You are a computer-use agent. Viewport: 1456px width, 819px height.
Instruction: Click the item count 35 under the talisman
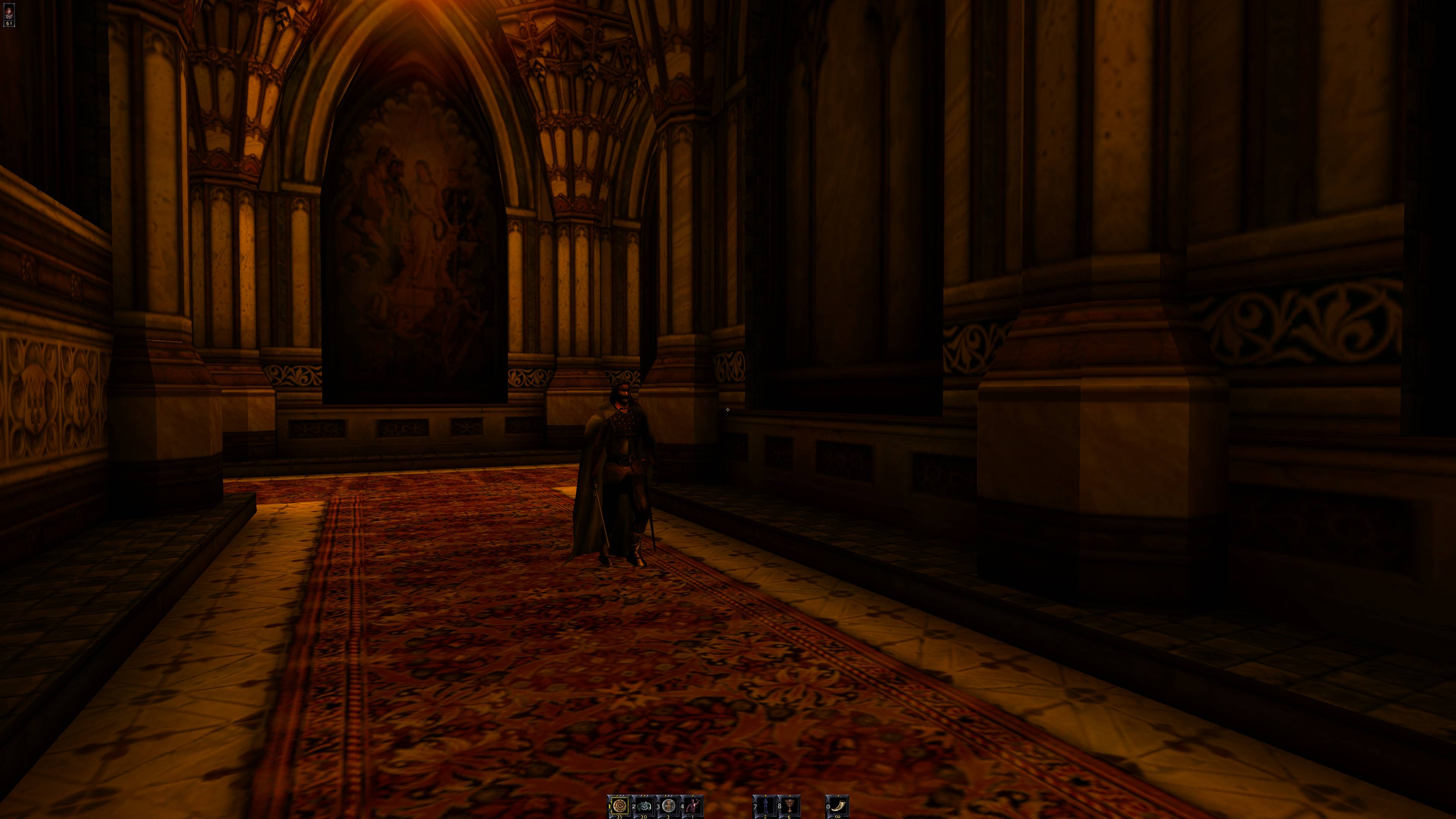click(620, 817)
